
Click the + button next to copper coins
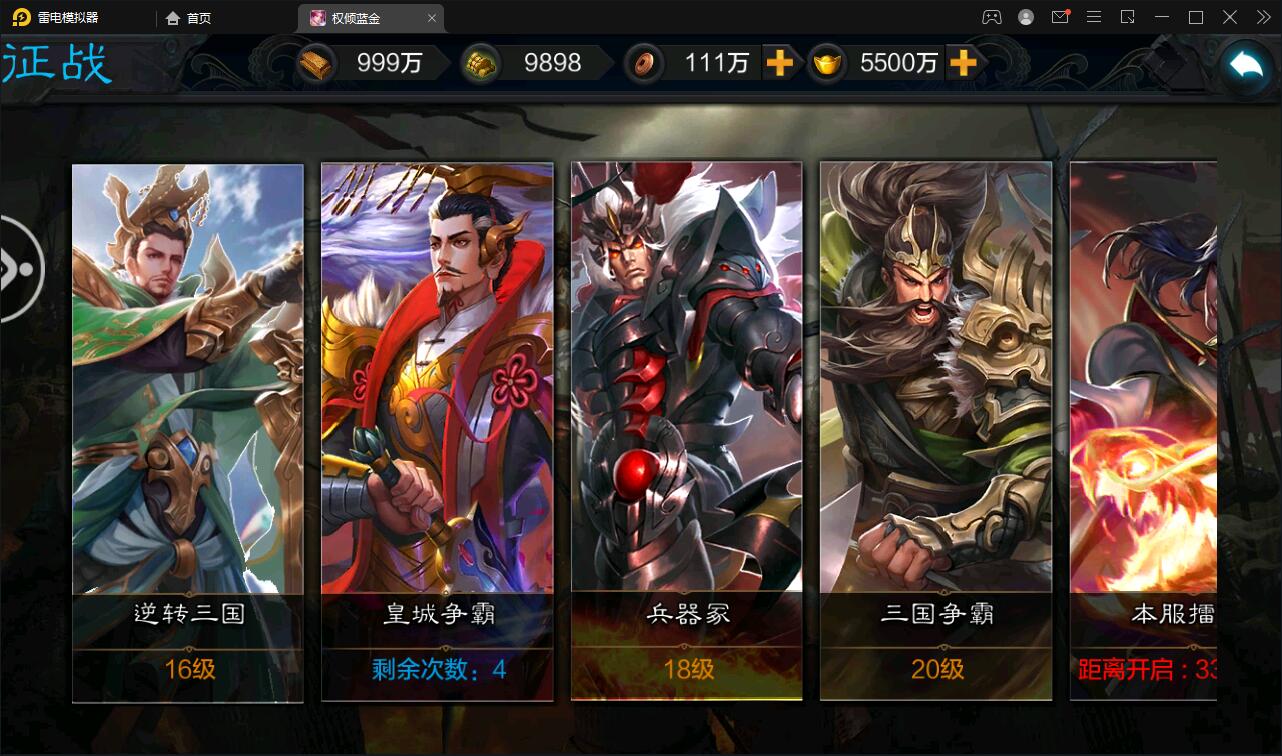point(782,63)
